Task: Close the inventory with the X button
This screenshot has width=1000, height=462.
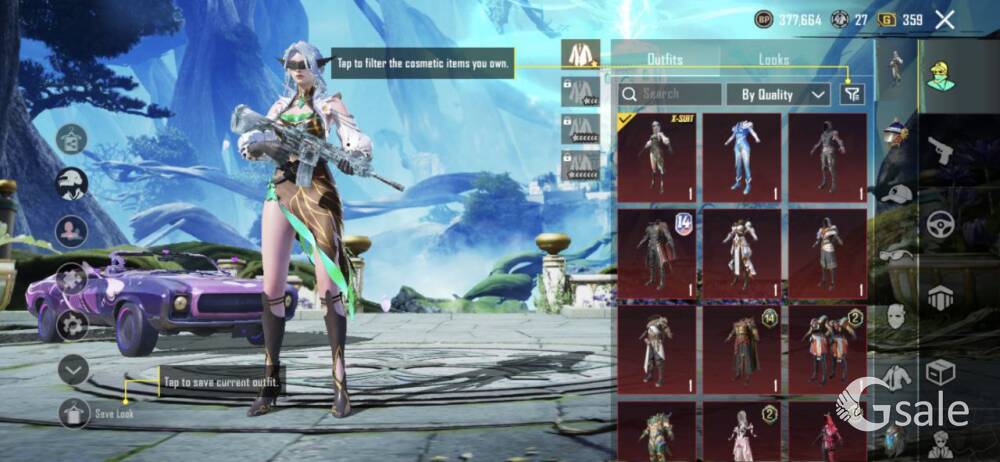Action: (x=944, y=19)
